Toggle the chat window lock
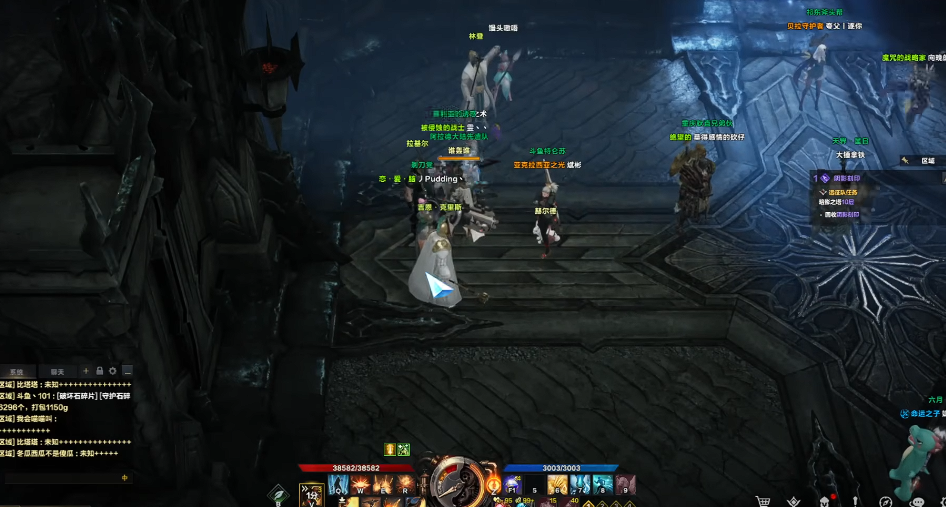Image resolution: width=946 pixels, height=507 pixels. [99, 371]
